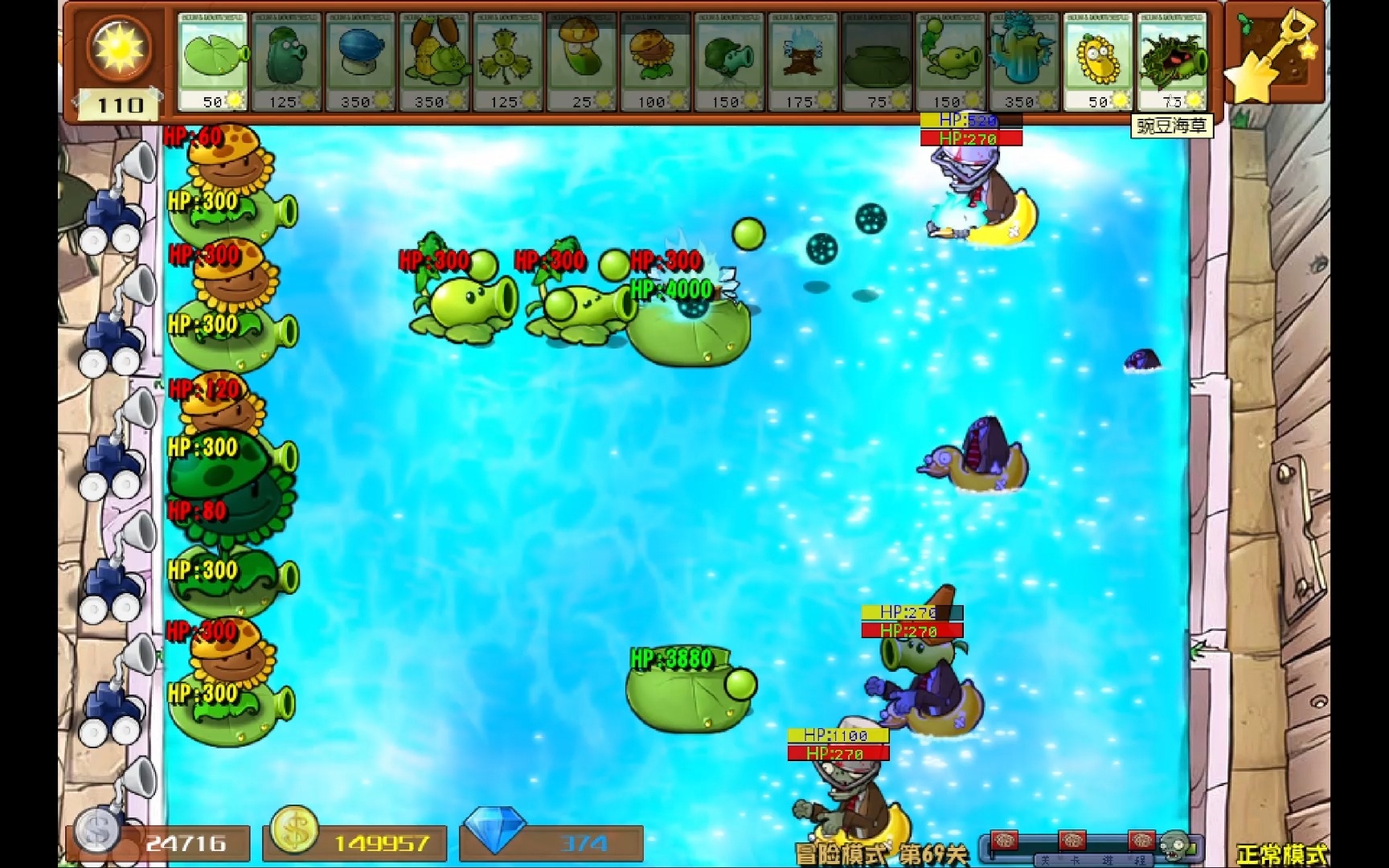Viewport: 1389px width, 868px height.
Task: Choose the ice cactus seed card
Action: pyautogui.click(x=1024, y=61)
